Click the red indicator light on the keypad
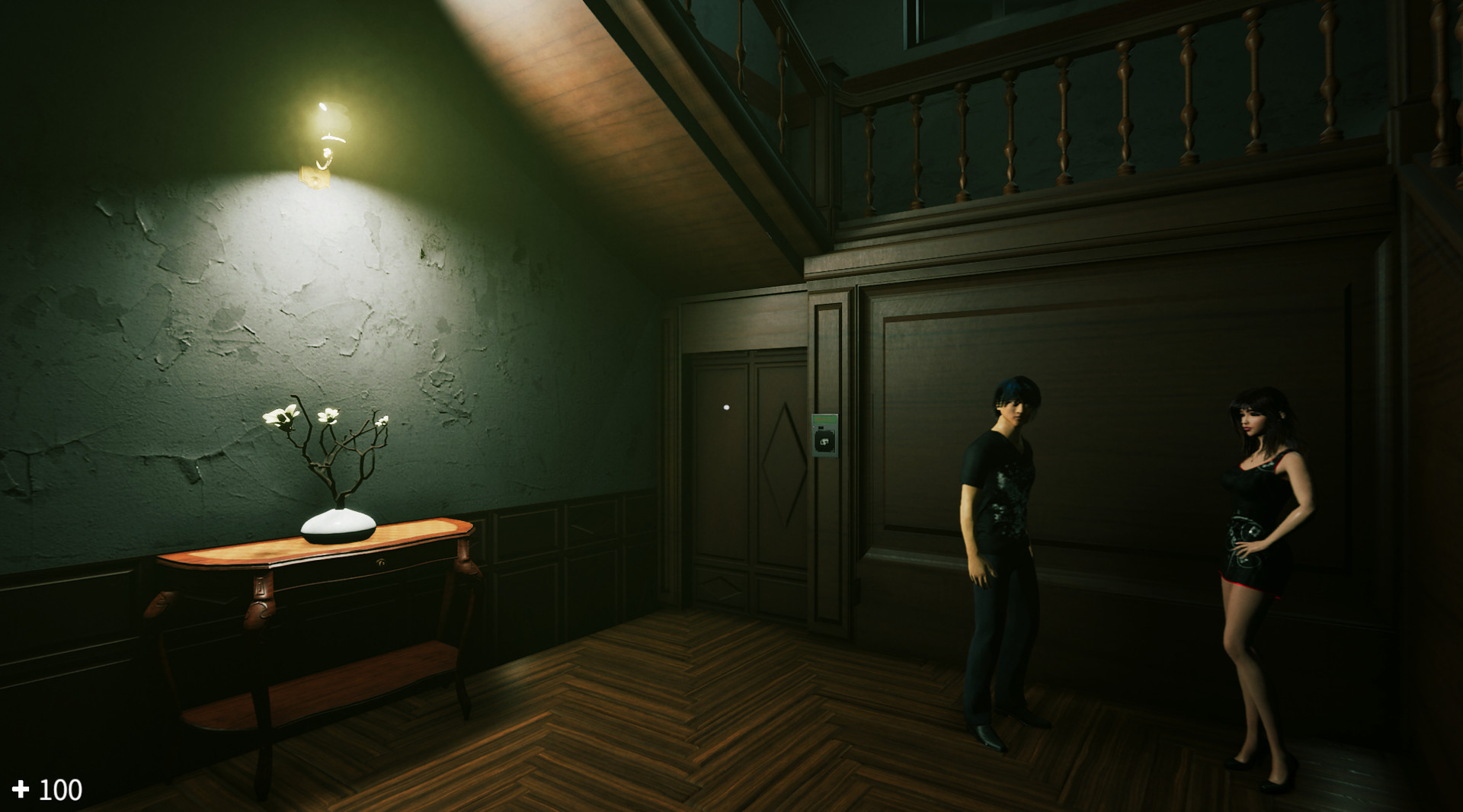 [814, 427]
